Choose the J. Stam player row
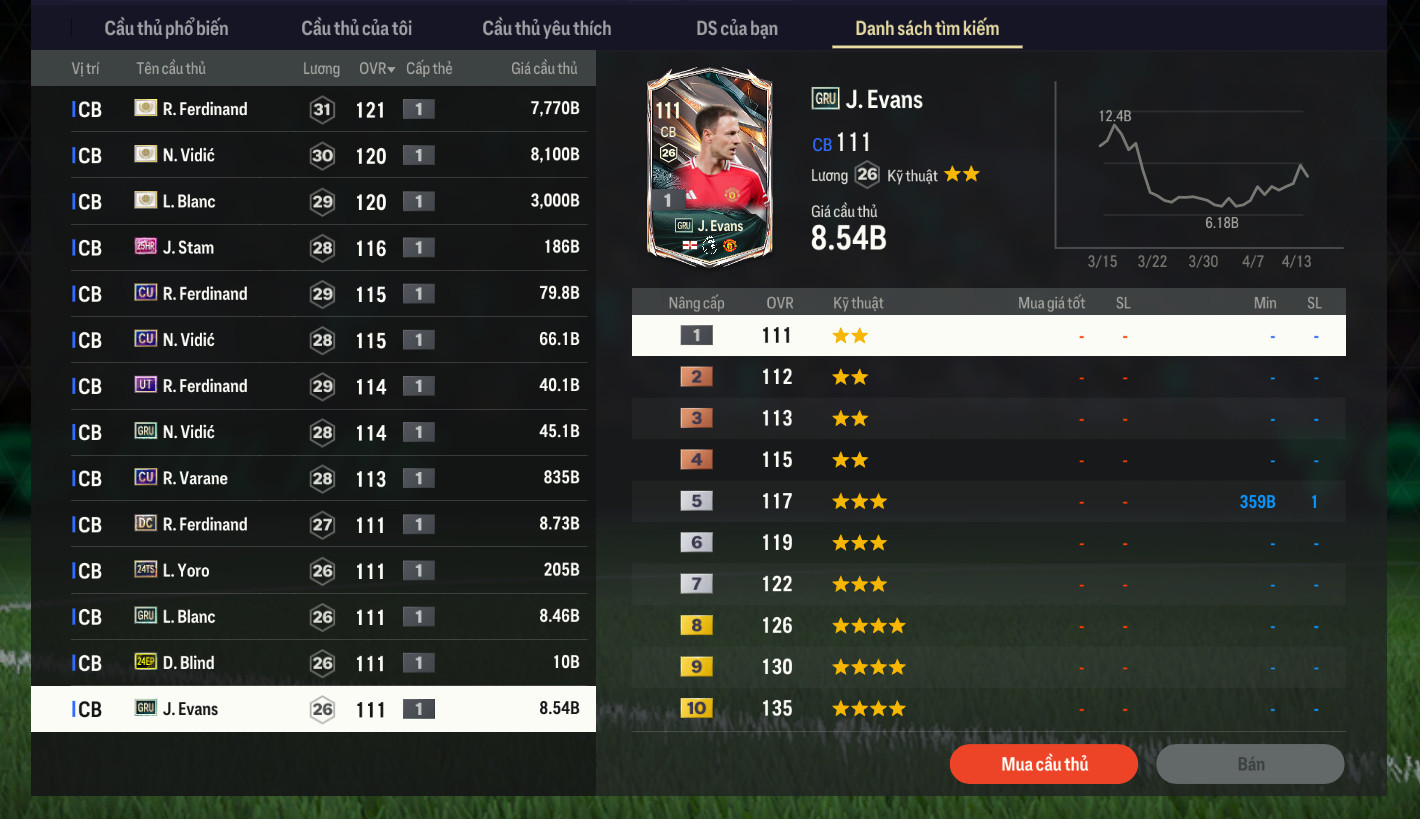This screenshot has width=1420, height=819. [x=313, y=248]
